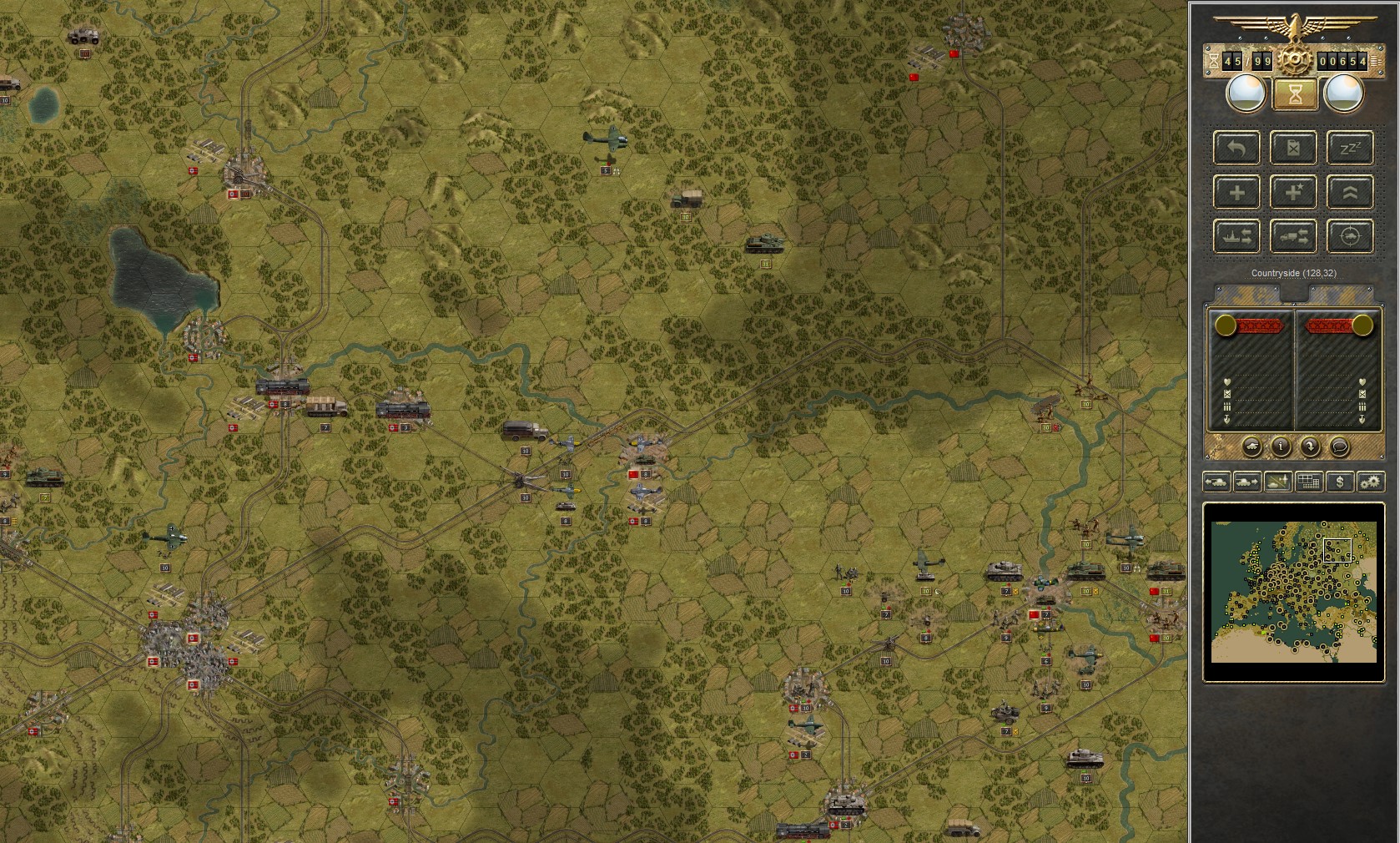Open the purchase screen
Viewport: 1400px width, 843px height.
(1339, 482)
